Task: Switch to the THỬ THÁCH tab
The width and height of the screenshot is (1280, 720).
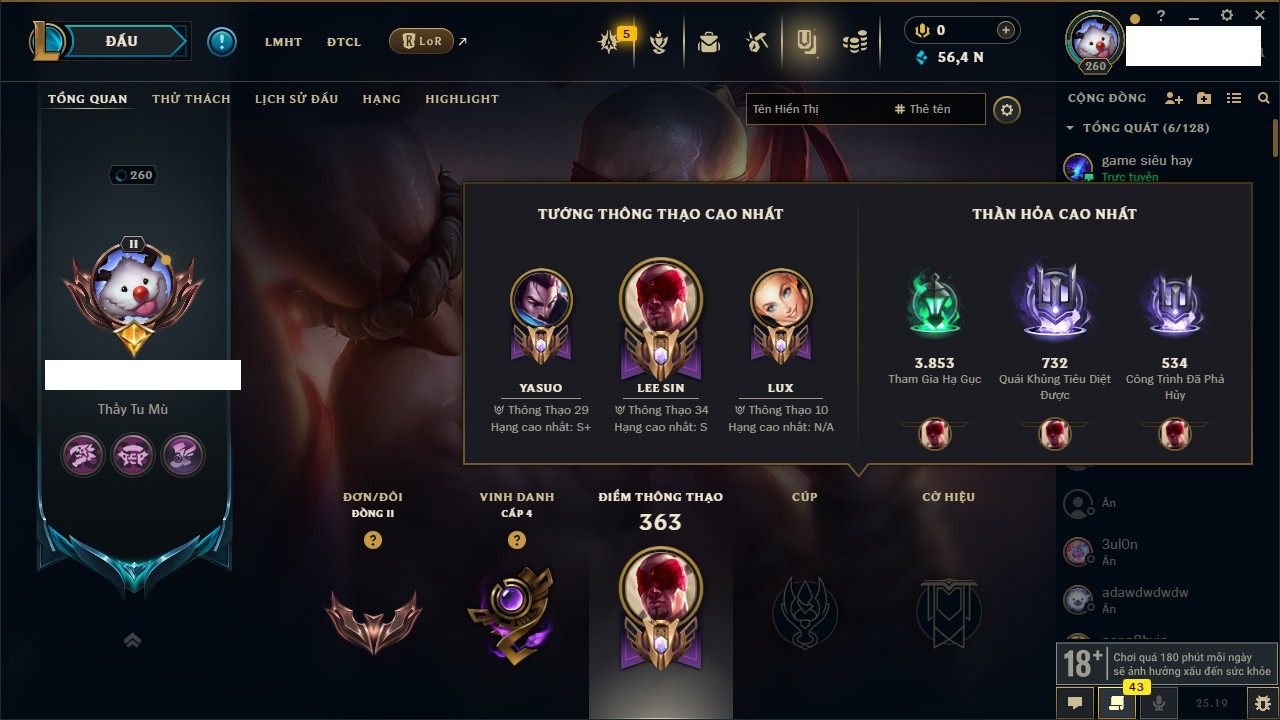Action: point(191,99)
